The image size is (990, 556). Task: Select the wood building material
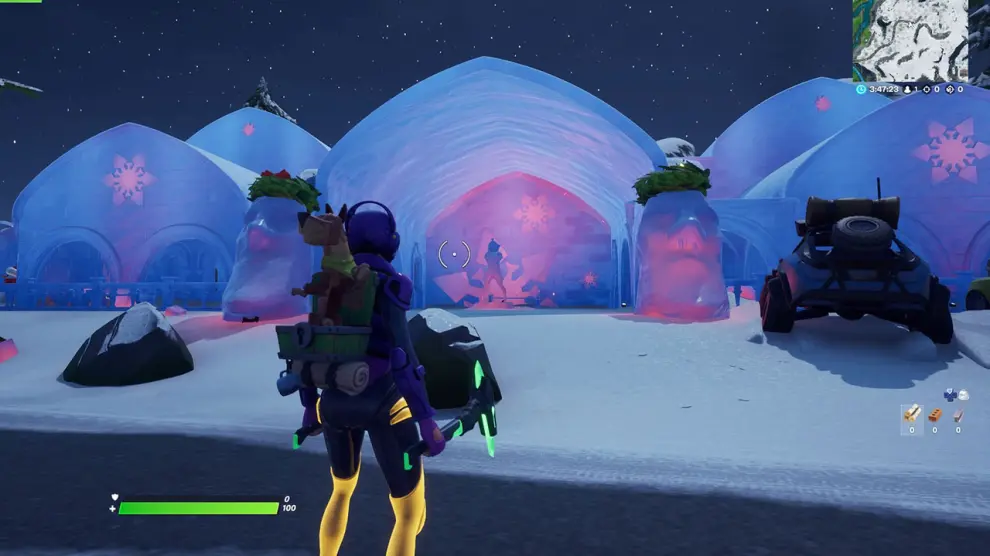tap(912, 414)
